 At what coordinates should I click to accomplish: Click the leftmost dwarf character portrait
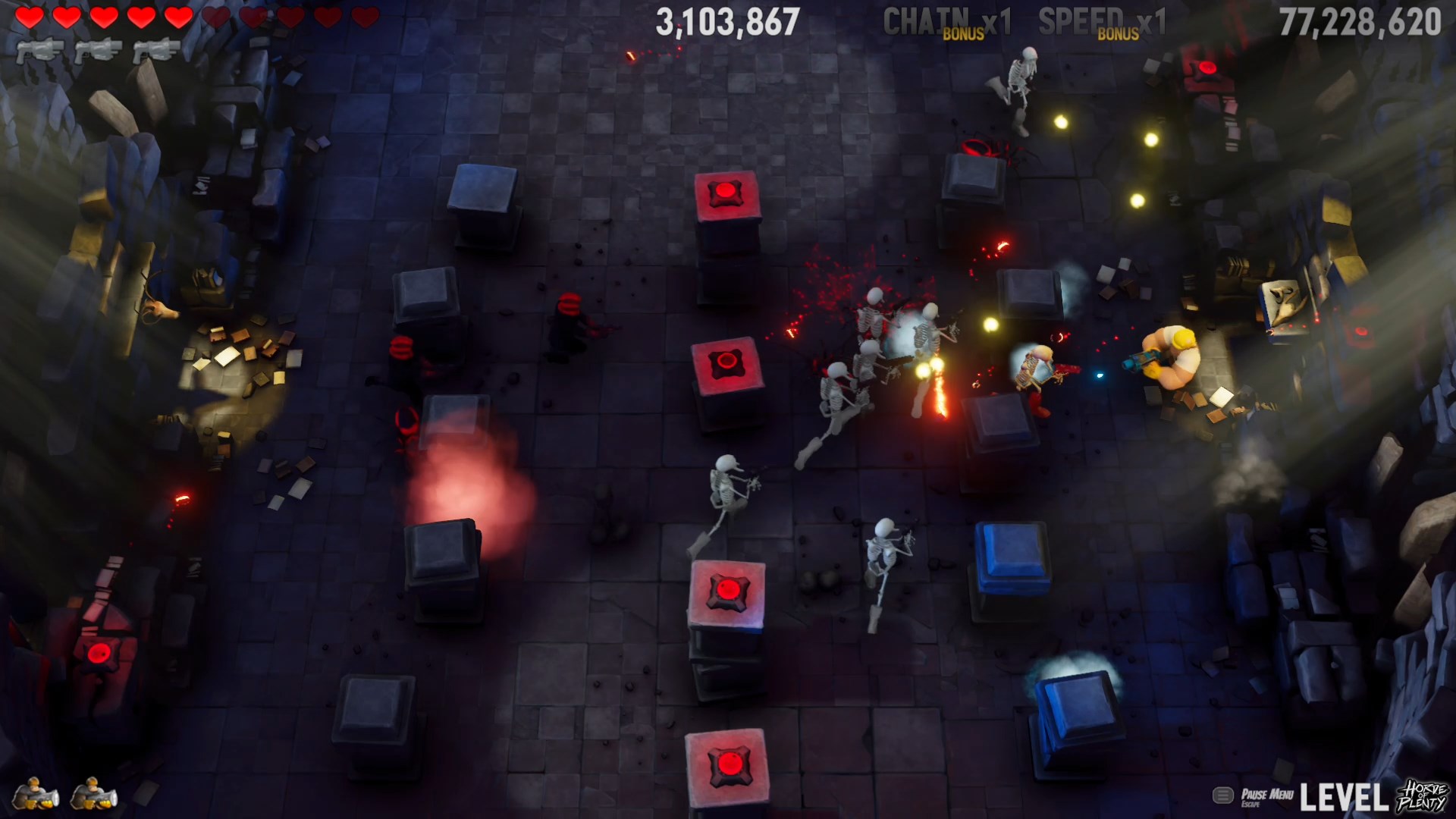click(34, 792)
